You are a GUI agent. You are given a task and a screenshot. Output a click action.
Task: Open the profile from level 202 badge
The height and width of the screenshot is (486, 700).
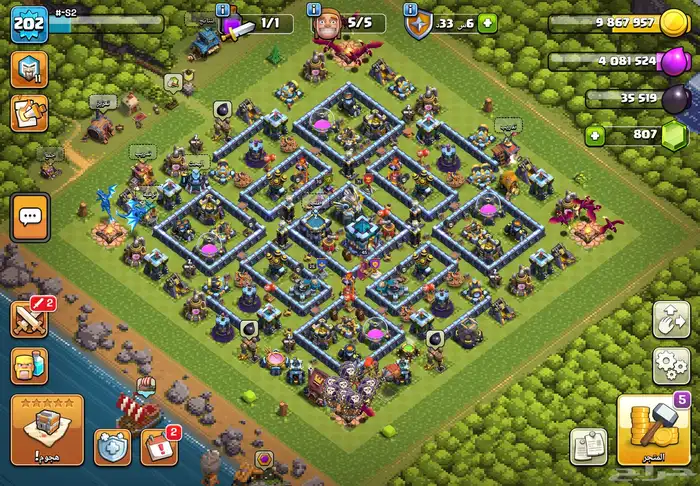[29, 24]
